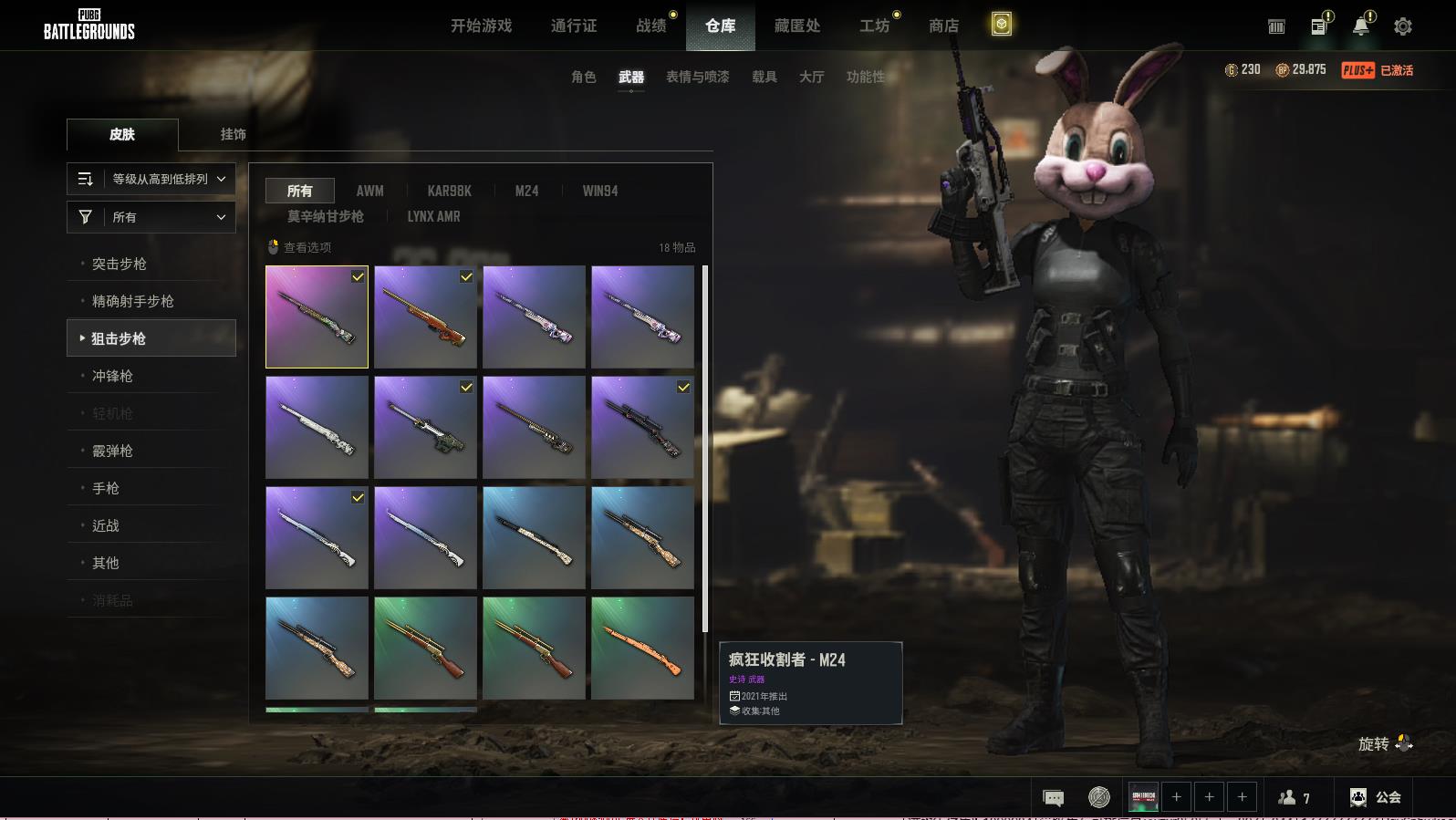Open the 等级从高到低排列 sort dropdown
This screenshot has height=820, width=1456.
151,179
